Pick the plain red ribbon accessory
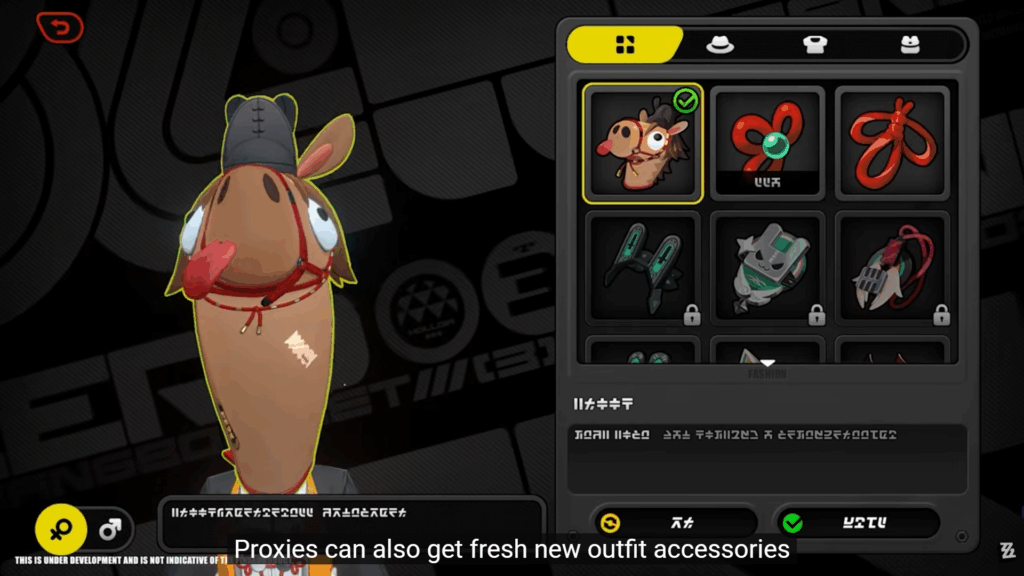The image size is (1024, 576). point(891,143)
